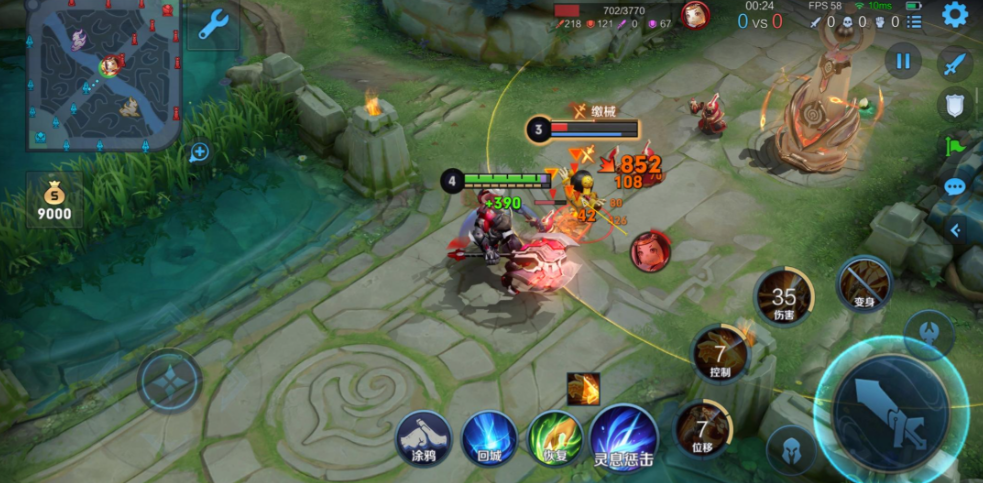
Task: Open the scoreboard list icon
Action: [912, 21]
